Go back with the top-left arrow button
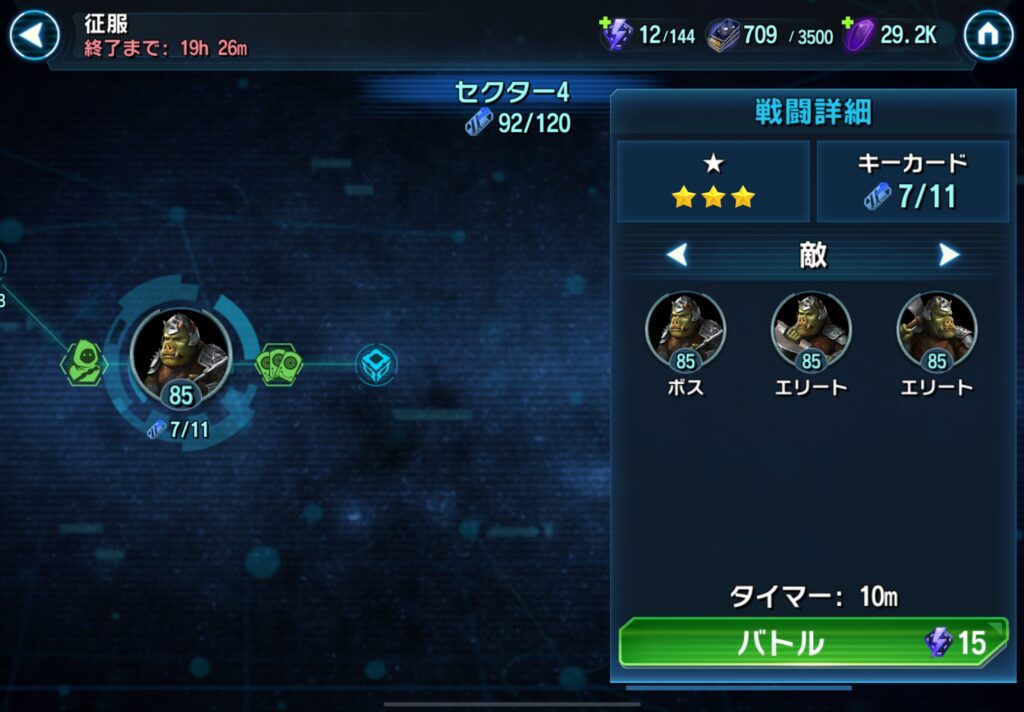The width and height of the screenshot is (1024, 712). coord(34,36)
